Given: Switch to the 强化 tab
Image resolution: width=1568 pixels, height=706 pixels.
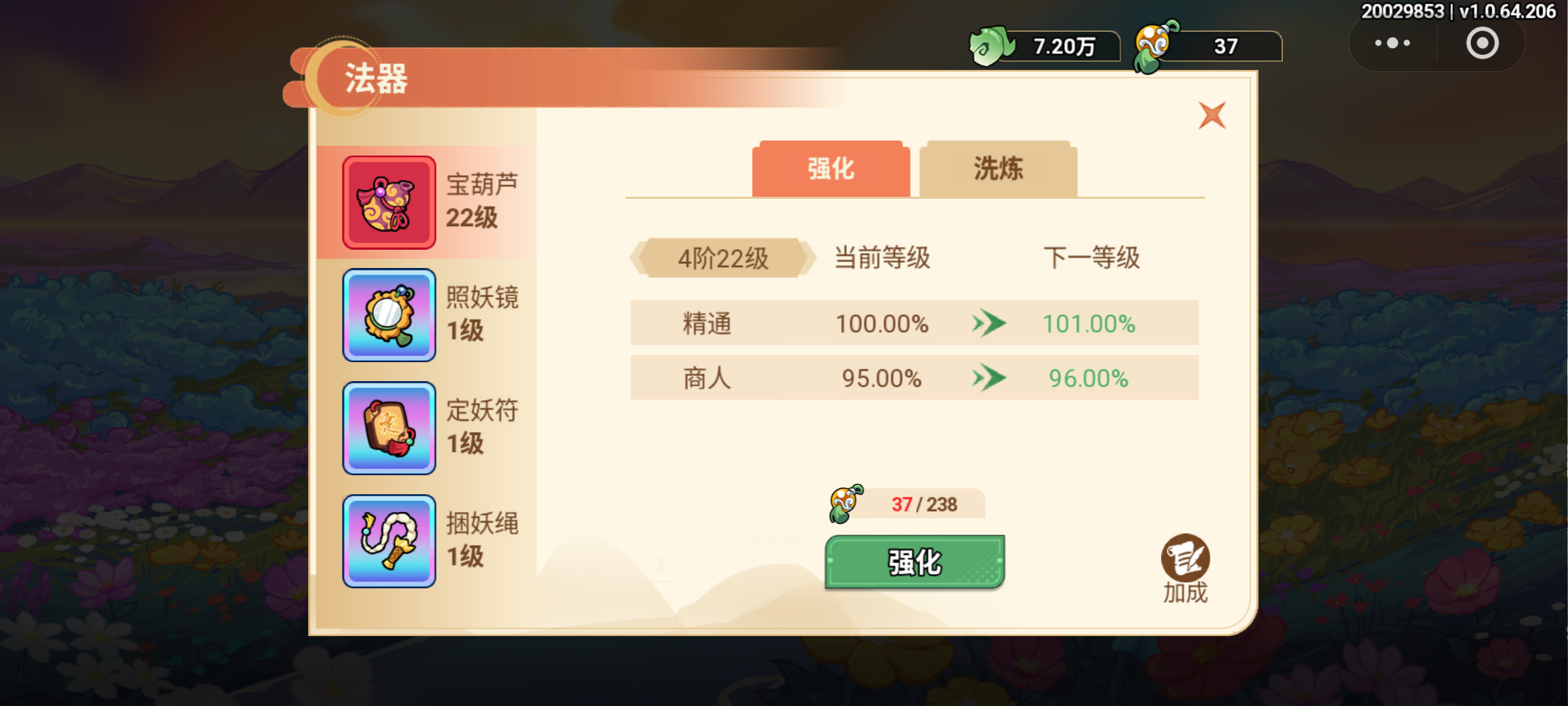Looking at the screenshot, I should (830, 169).
